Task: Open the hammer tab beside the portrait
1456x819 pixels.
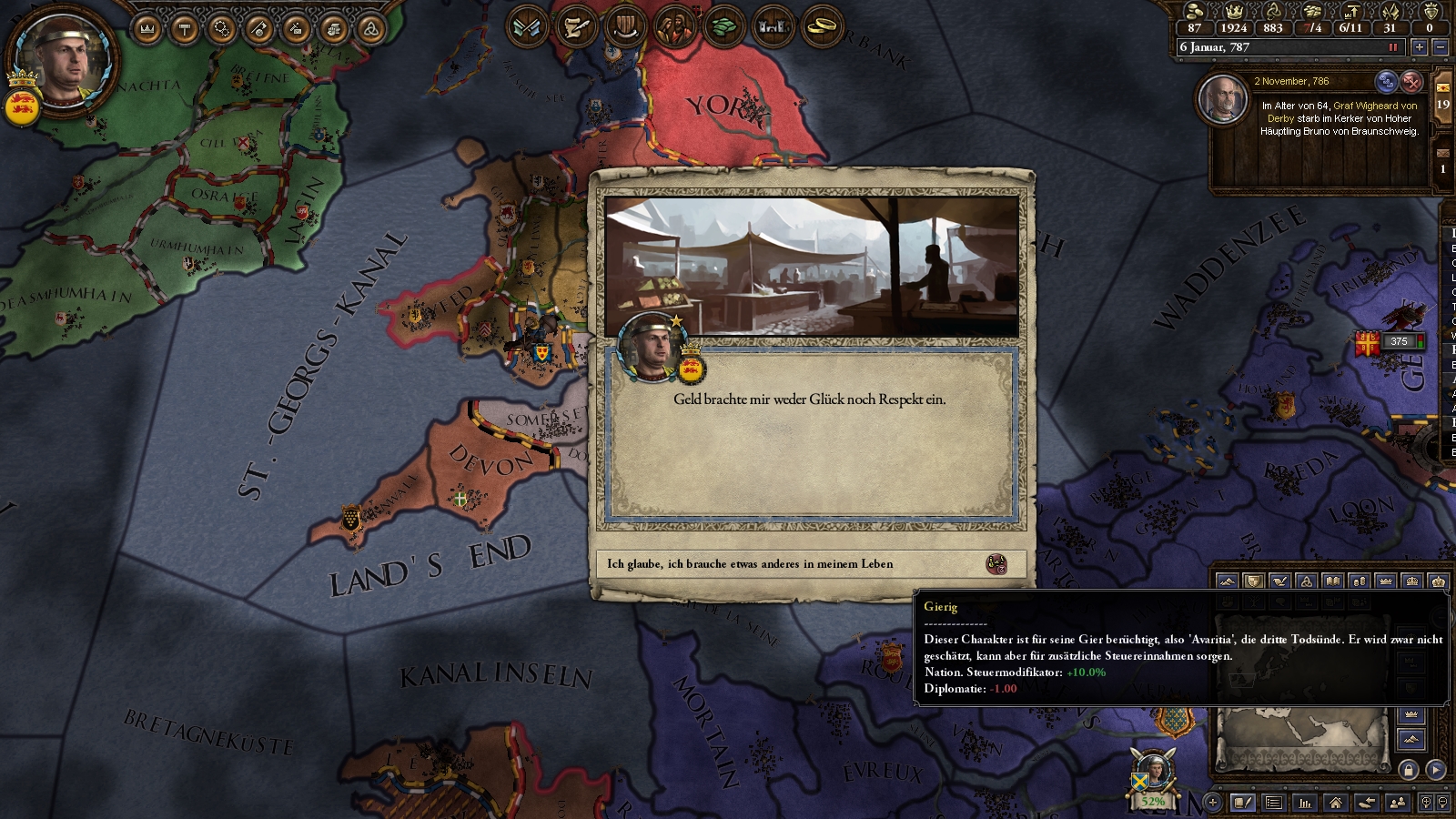Action: pyautogui.click(x=185, y=29)
